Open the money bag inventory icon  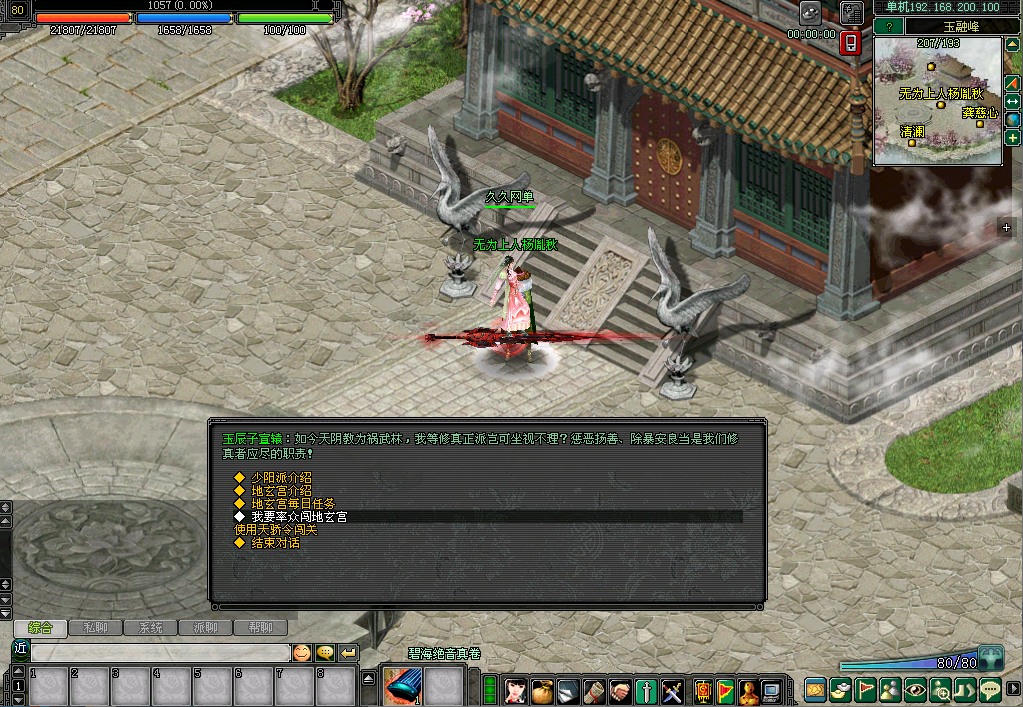coord(542,690)
